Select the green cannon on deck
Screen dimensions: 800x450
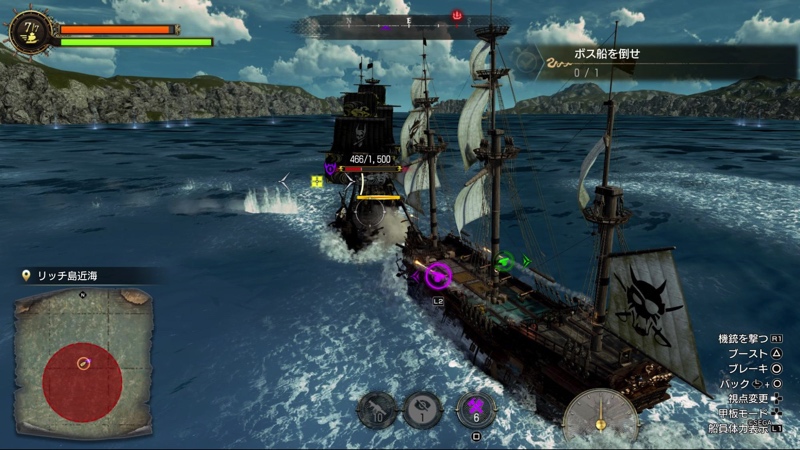[x=506, y=262]
